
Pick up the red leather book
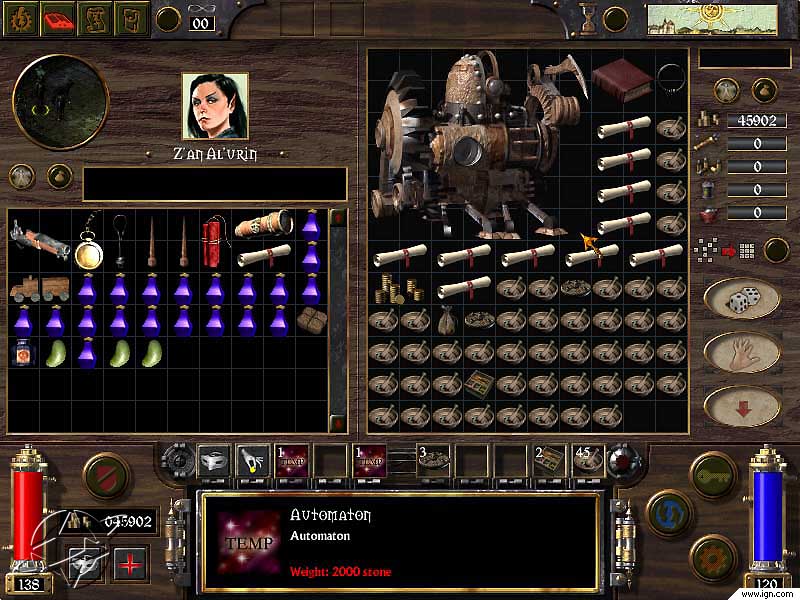pos(621,76)
